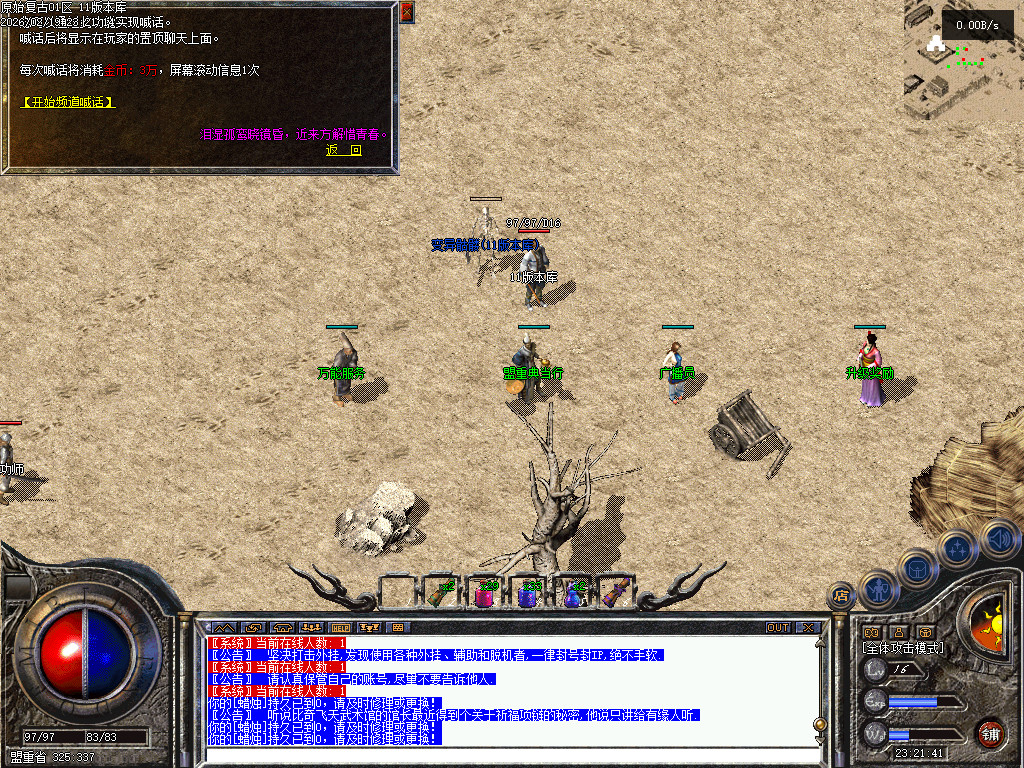
Task: Choose 返回 in the NPC dialogue
Action: coord(344,151)
